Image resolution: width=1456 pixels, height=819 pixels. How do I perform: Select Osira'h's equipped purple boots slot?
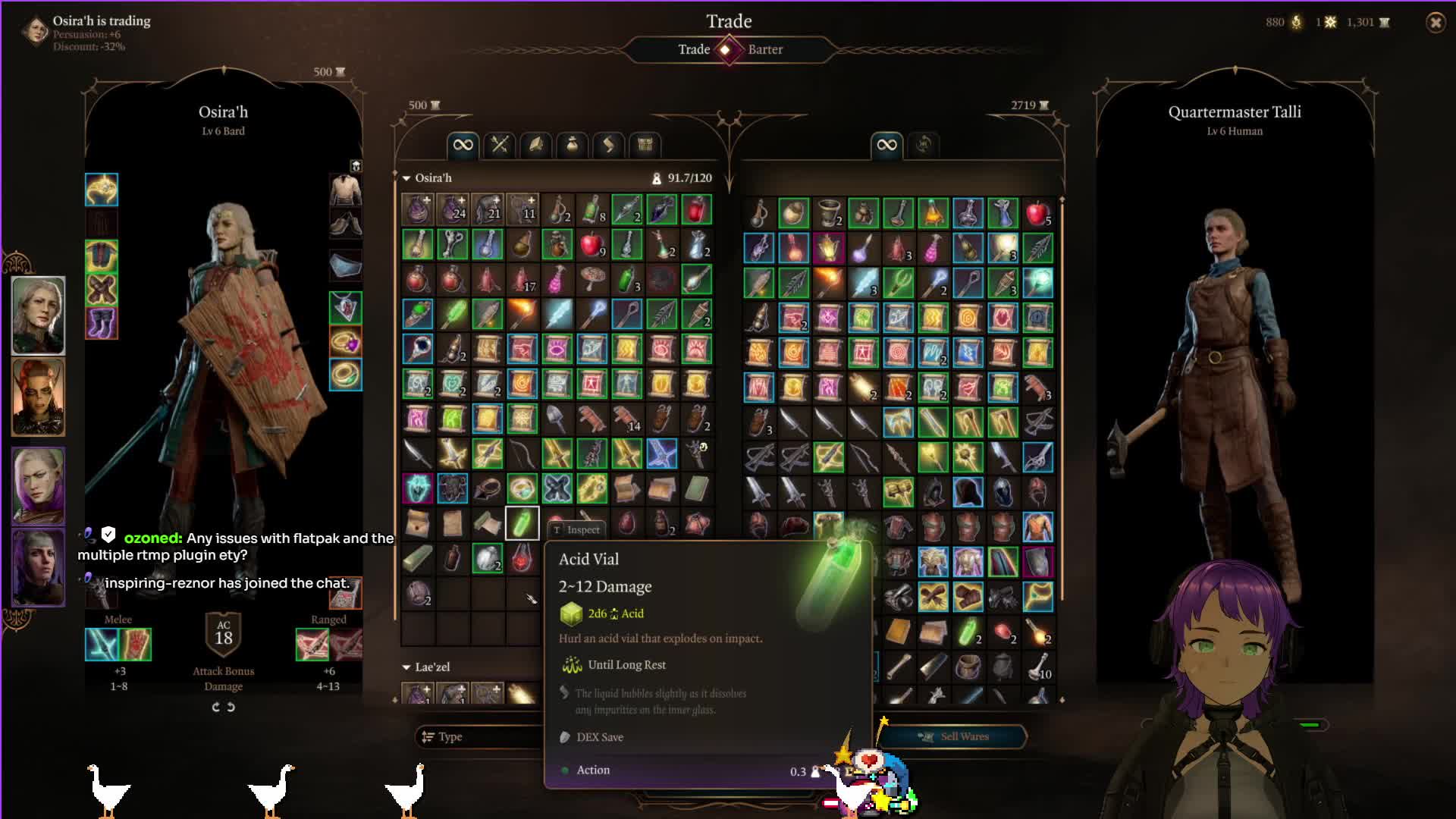click(x=102, y=323)
